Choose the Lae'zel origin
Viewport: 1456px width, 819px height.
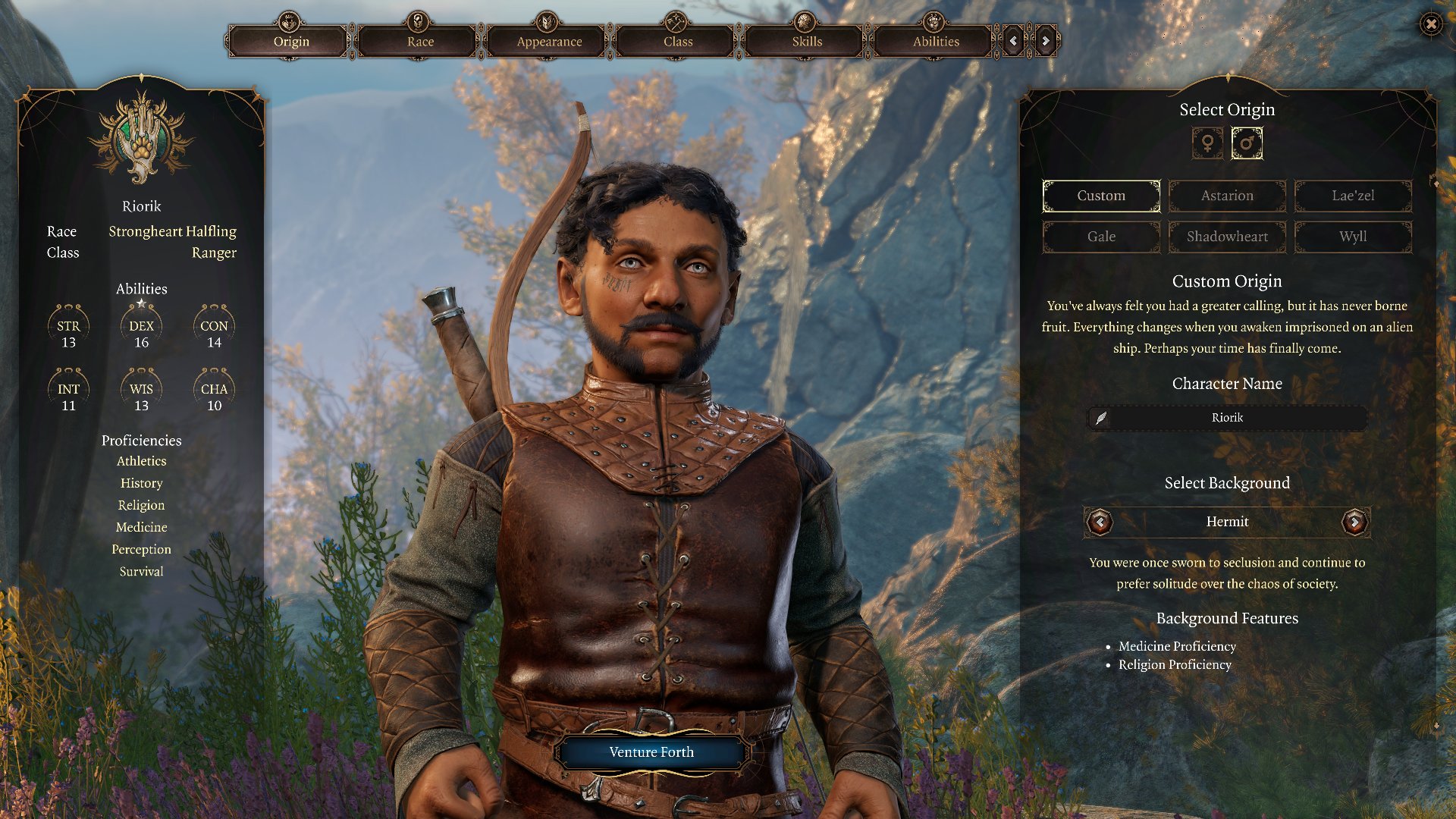tap(1353, 196)
